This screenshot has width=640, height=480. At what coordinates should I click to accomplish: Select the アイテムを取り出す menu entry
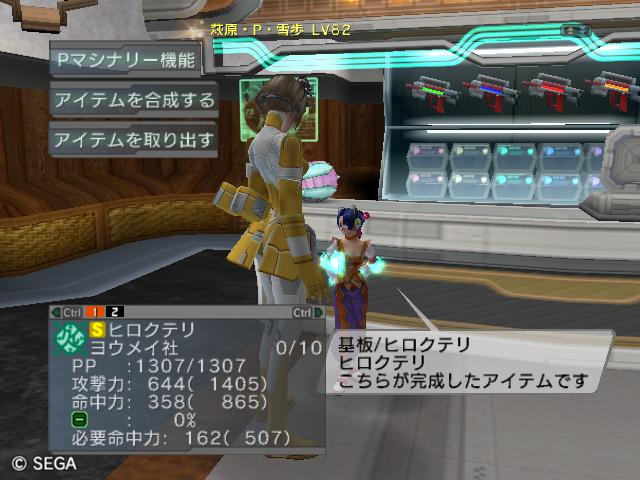pos(134,140)
